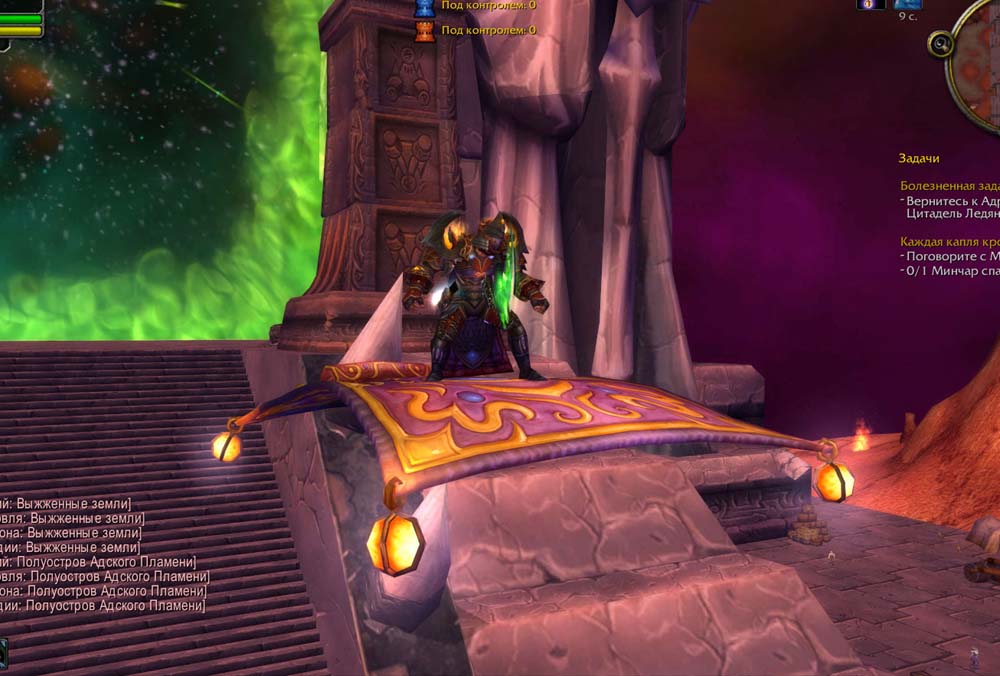The height and width of the screenshot is (676, 1000).
Task: Select the purple buff icon with golden figure
Action: coord(870,4)
